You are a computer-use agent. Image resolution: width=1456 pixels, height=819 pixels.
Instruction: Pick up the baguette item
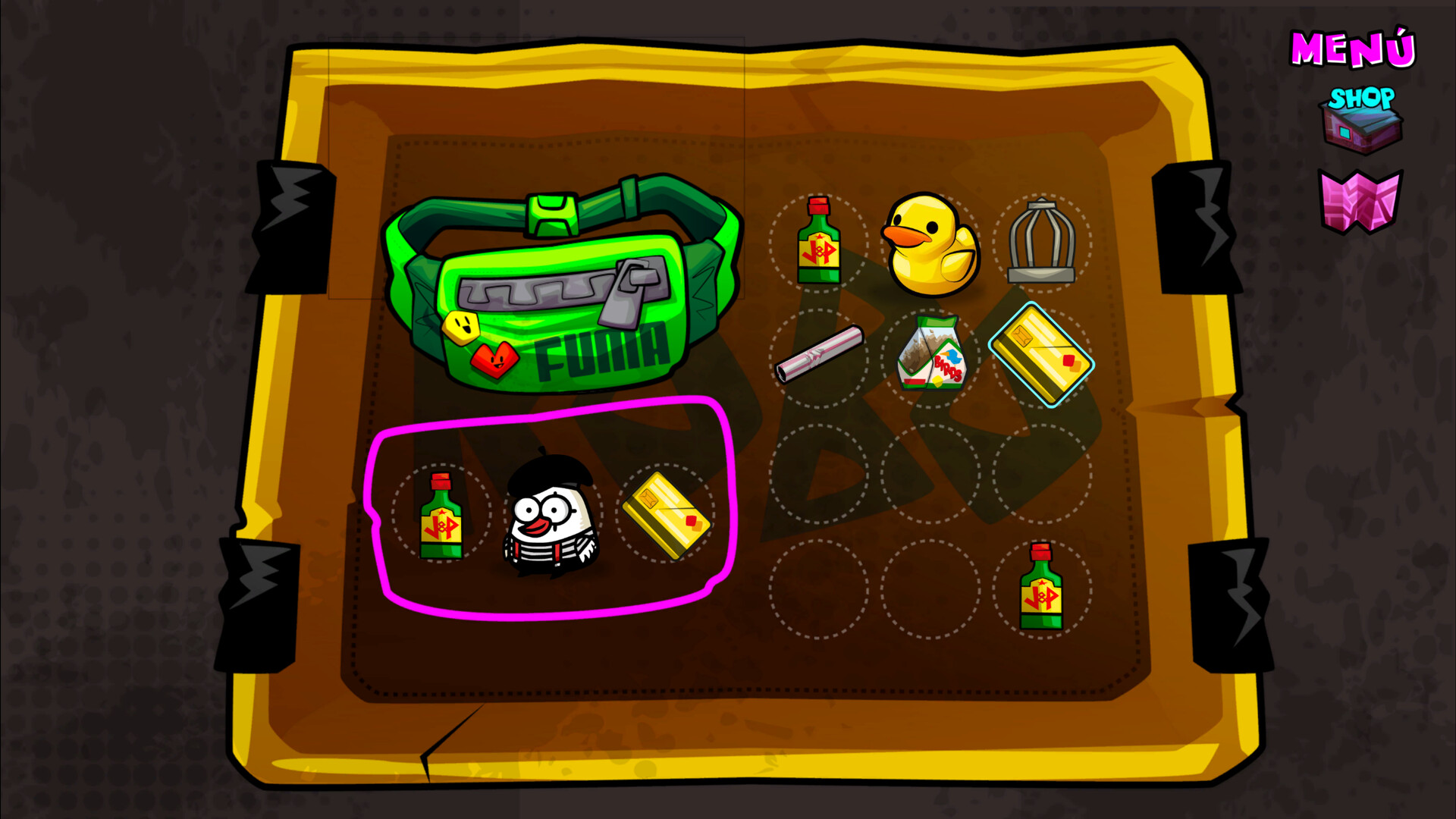821,353
